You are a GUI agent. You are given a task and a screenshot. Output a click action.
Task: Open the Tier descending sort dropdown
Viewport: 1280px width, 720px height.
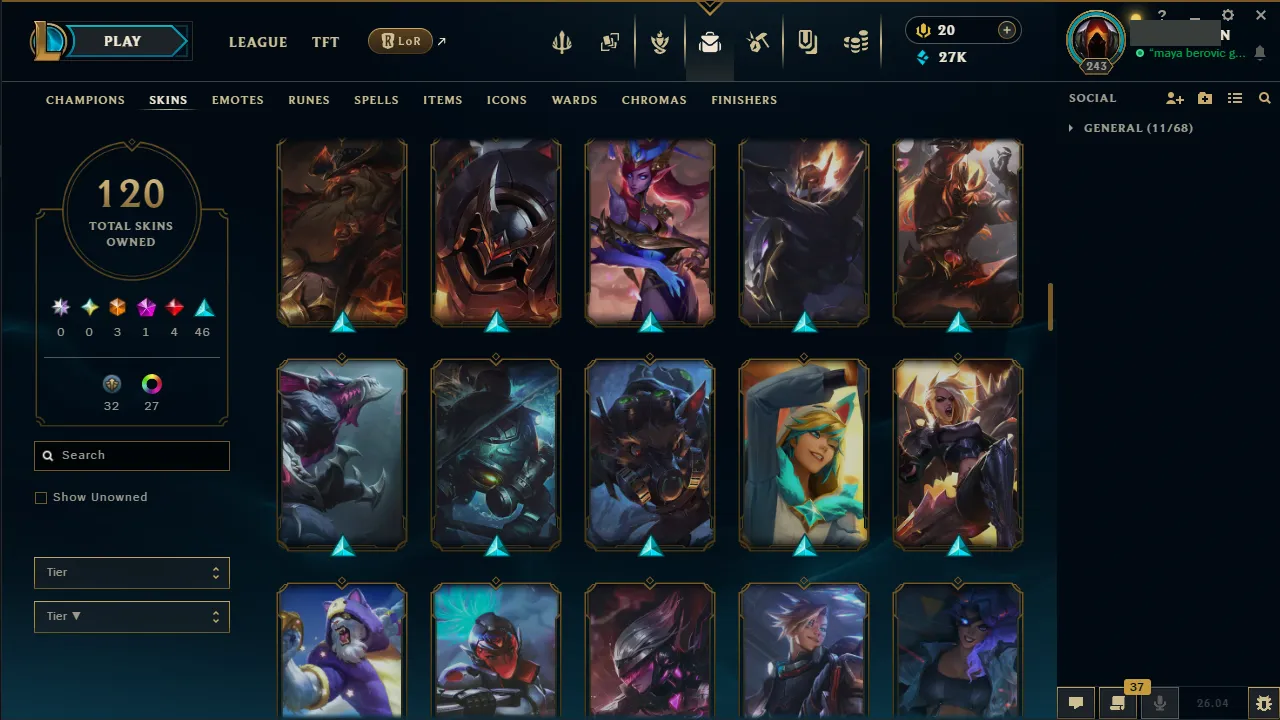131,616
